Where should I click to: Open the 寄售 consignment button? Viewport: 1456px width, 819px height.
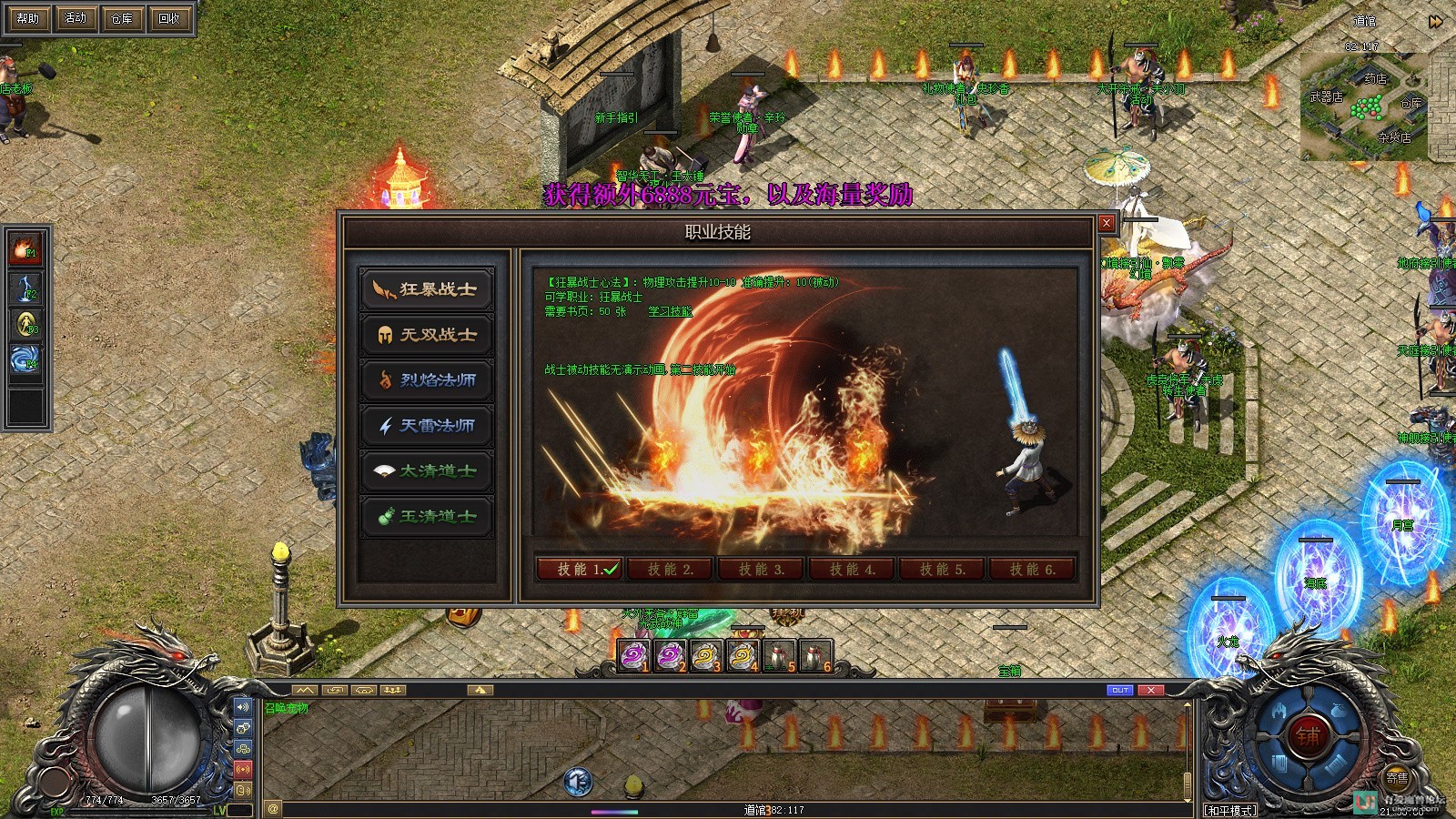(x=1397, y=778)
